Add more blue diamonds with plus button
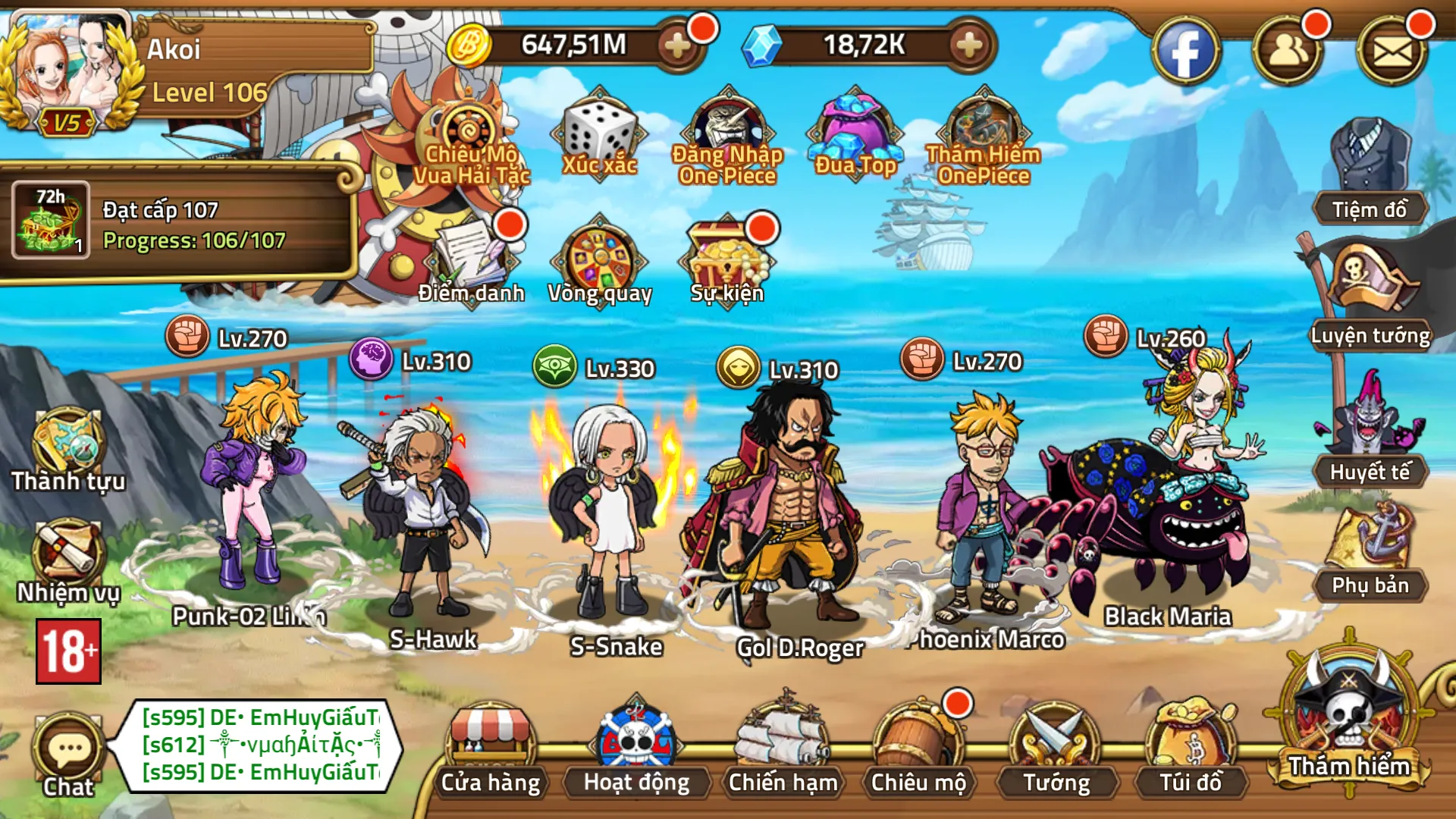The width and height of the screenshot is (1456, 819). pyautogui.click(x=968, y=45)
